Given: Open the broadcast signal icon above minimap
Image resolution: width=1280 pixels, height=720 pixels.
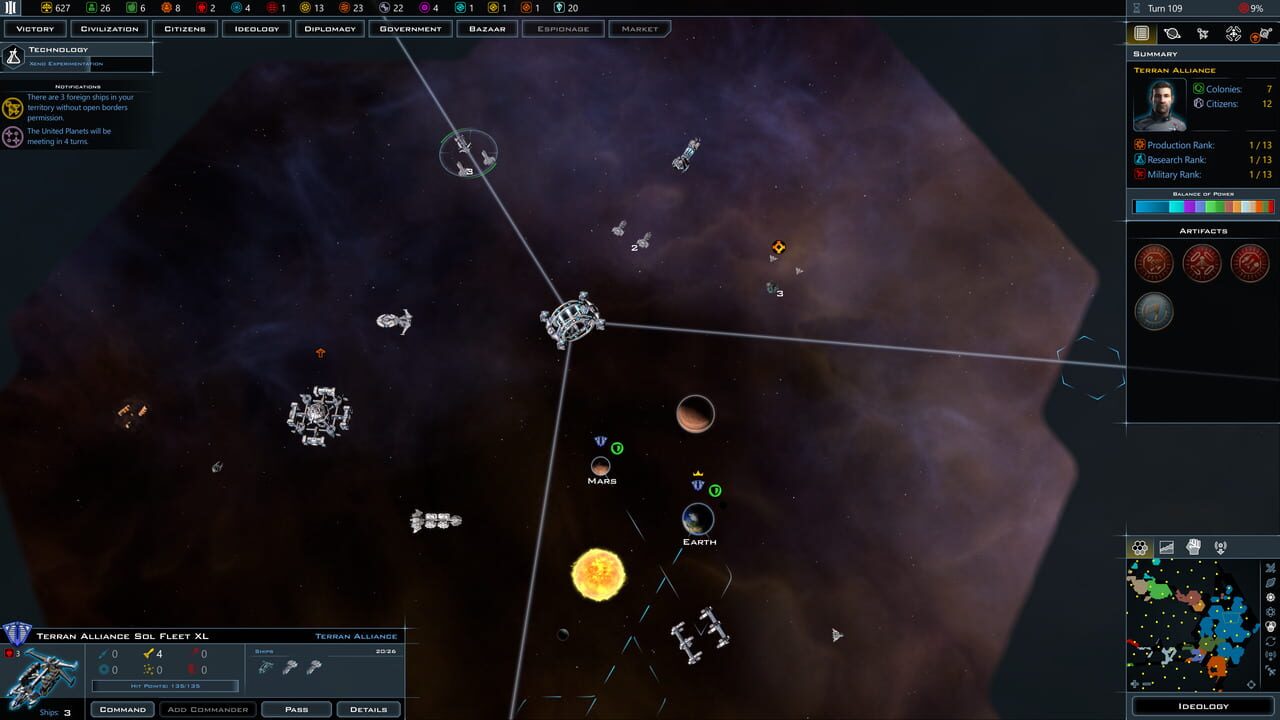Looking at the screenshot, I should coord(1218,546).
